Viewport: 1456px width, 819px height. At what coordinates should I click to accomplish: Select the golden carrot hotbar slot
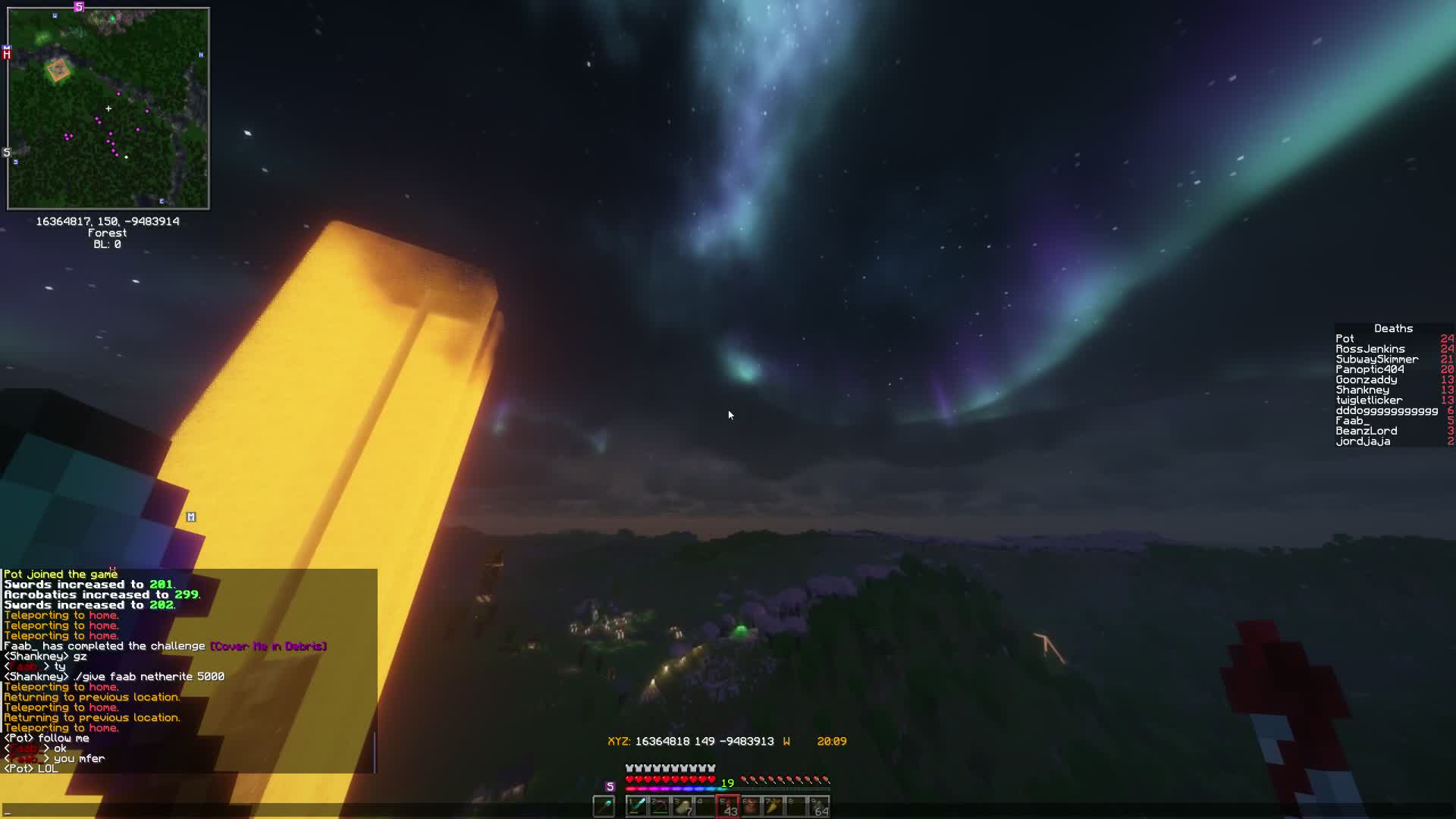pyautogui.click(x=773, y=805)
